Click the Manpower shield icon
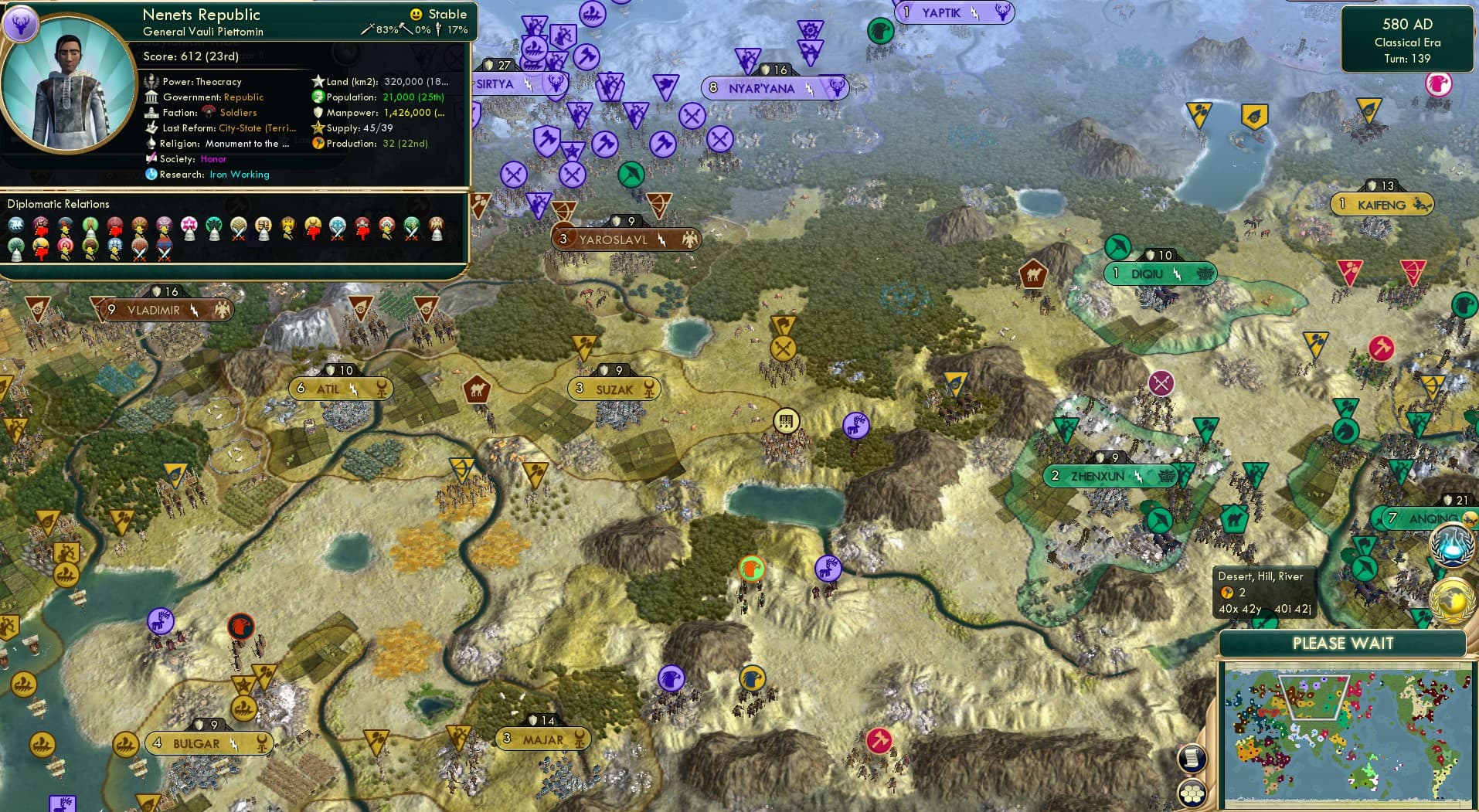 pyautogui.click(x=317, y=113)
